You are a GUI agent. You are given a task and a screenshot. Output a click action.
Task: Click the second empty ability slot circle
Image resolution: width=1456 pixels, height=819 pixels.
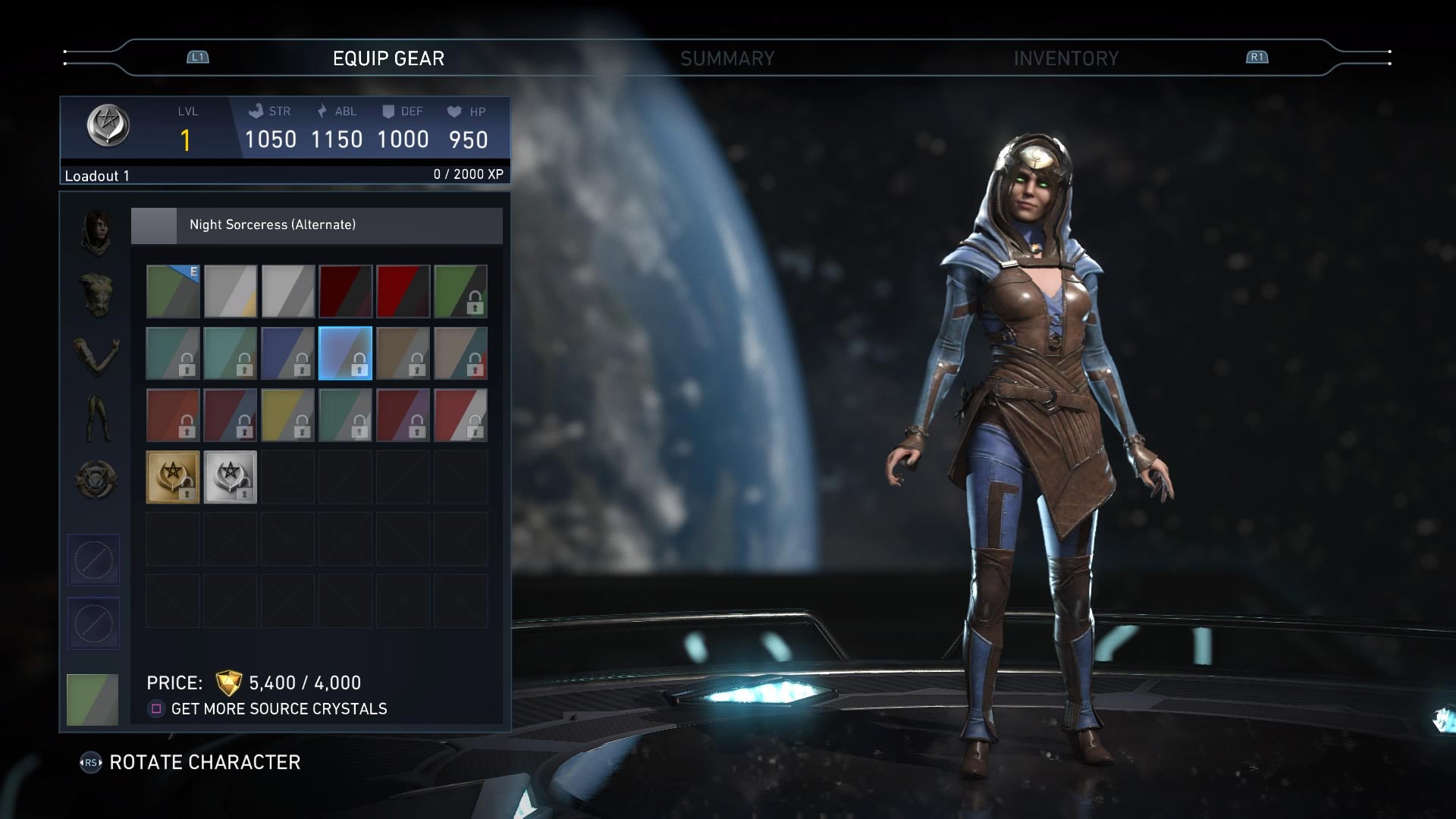94,623
